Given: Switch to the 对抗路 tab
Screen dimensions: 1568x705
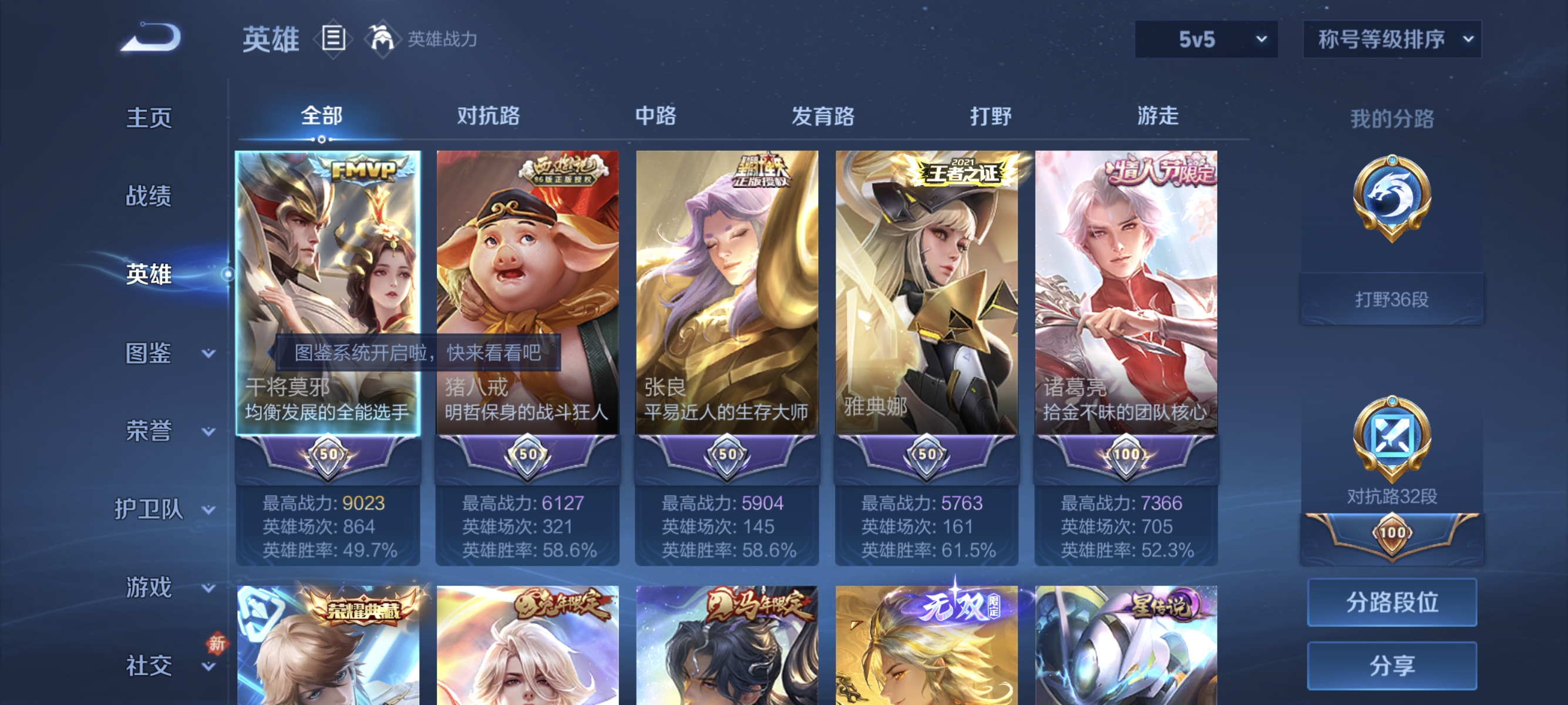Looking at the screenshot, I should tap(490, 116).
